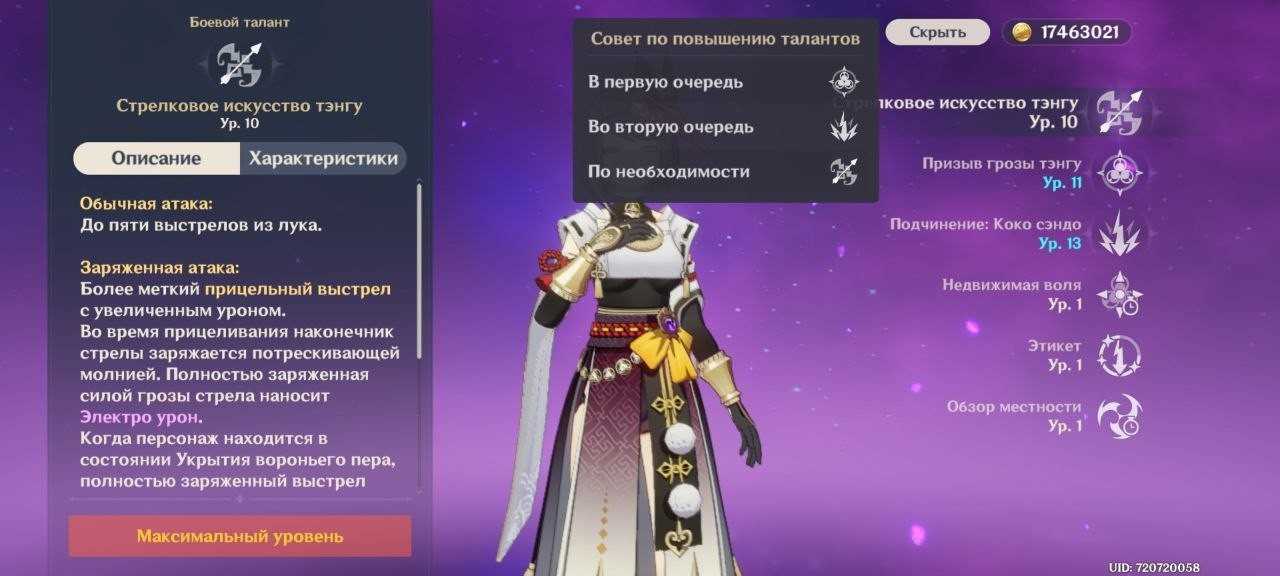This screenshot has width=1280, height=576.
Task: Hide the talent tips with Скрыть
Action: 938,32
